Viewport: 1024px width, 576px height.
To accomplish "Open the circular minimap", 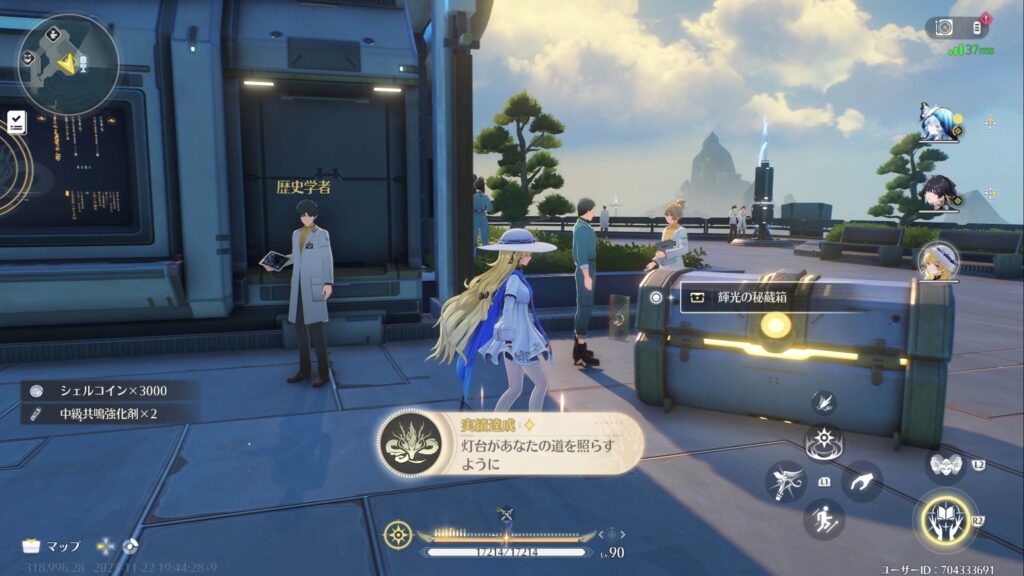I will click(68, 63).
